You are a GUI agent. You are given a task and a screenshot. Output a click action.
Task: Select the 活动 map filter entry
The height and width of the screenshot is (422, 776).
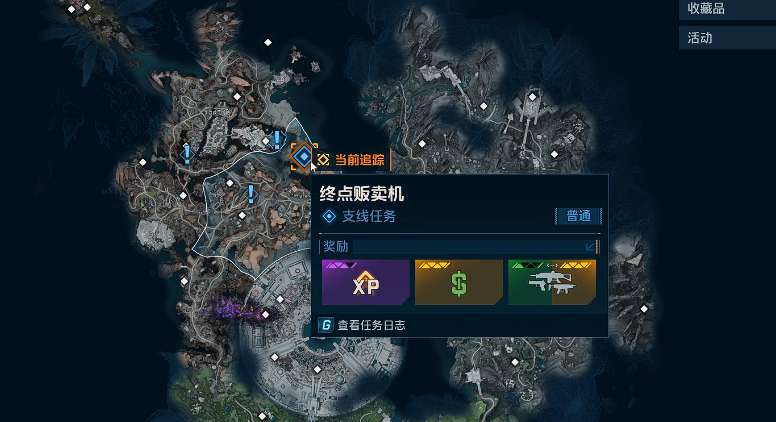726,38
